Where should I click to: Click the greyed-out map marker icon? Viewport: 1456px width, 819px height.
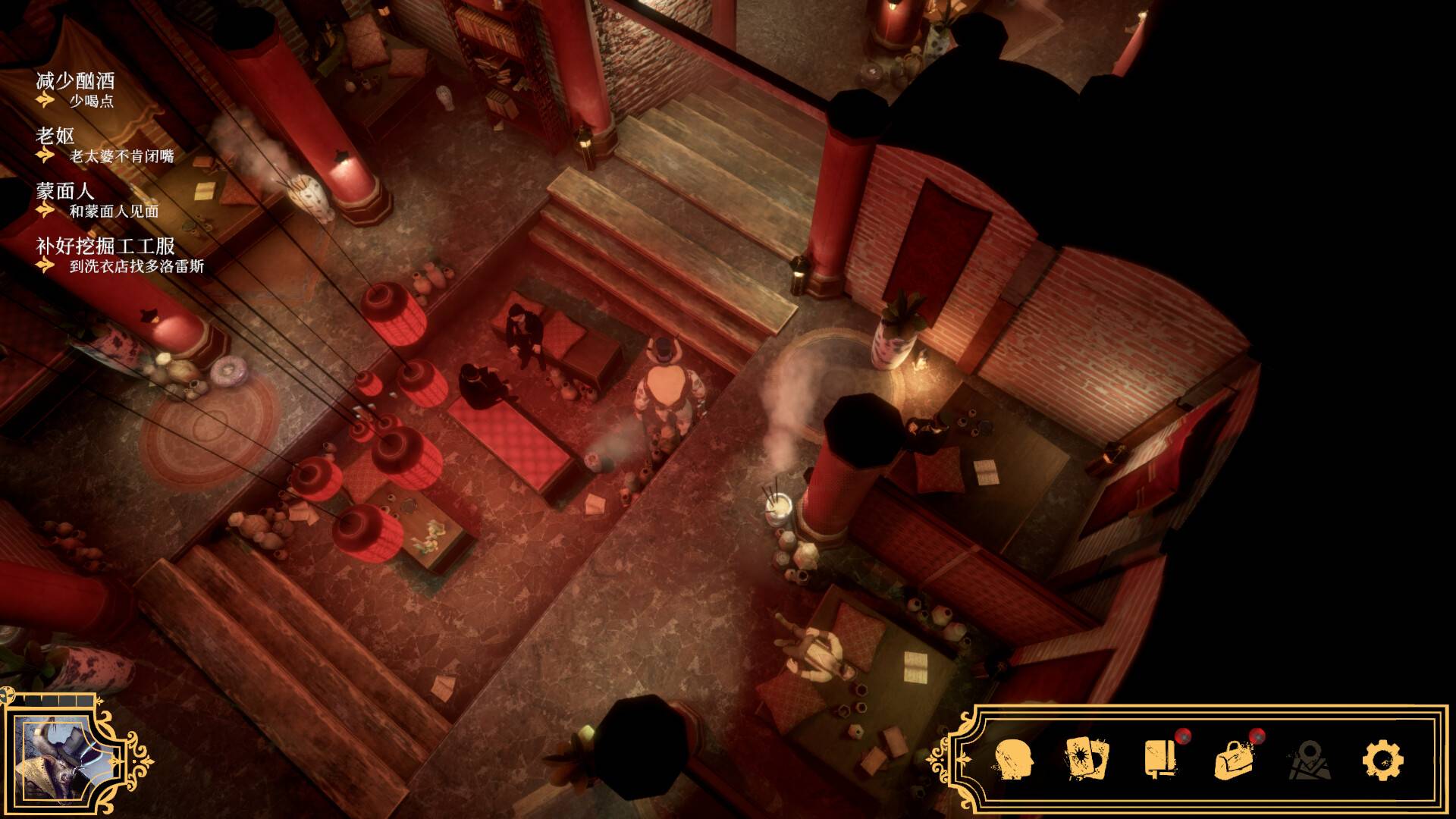click(1309, 760)
